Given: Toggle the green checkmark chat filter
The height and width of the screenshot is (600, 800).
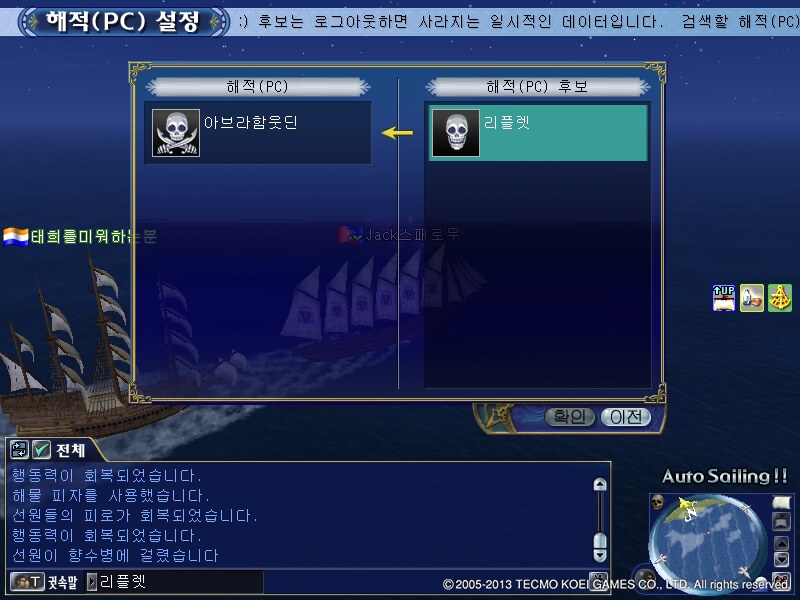Looking at the screenshot, I should [41, 450].
